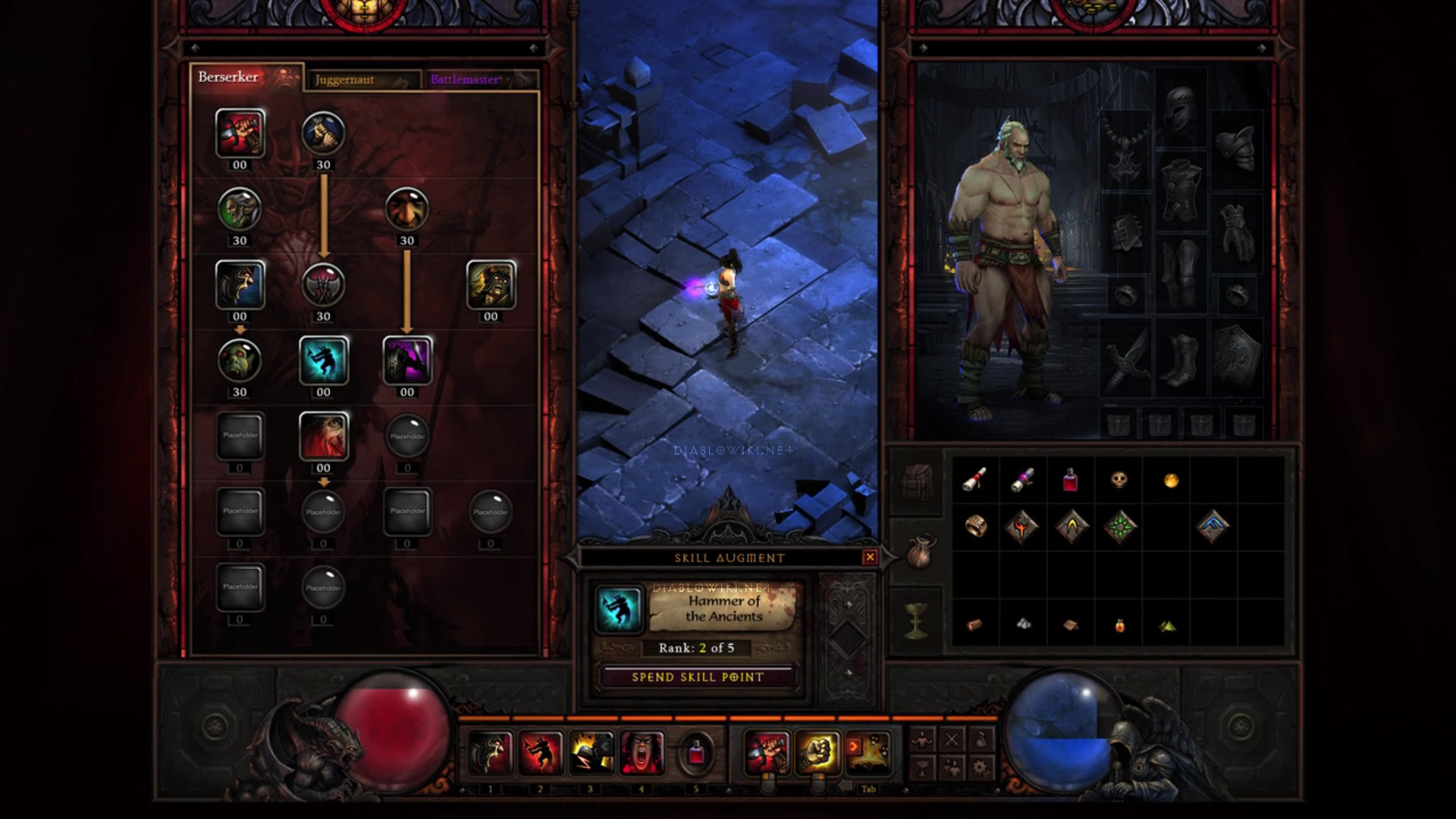Open the Battlemaster skill tab
The image size is (1456, 819).
point(479,80)
